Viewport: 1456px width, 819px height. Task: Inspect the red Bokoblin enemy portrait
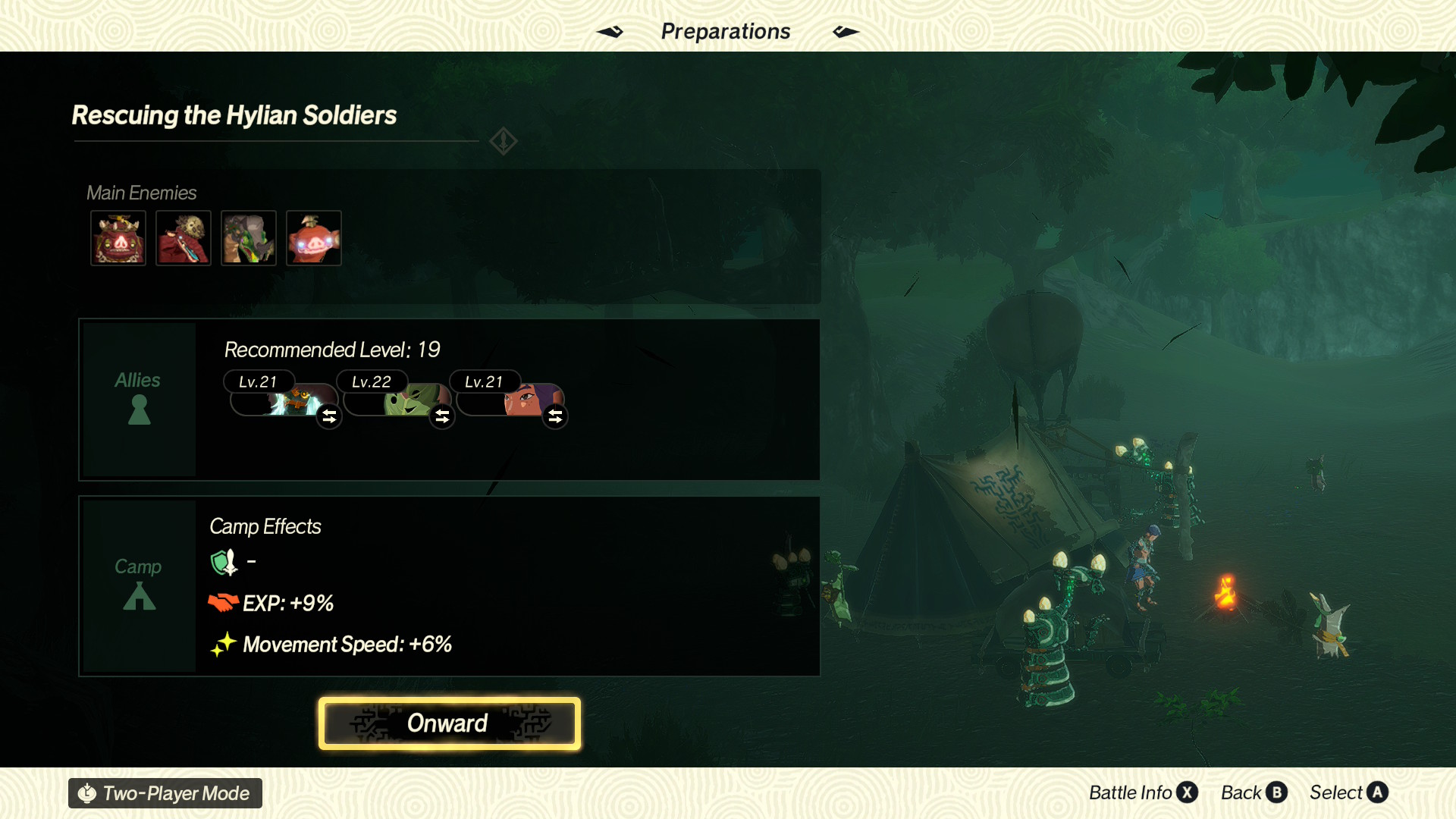tap(314, 238)
